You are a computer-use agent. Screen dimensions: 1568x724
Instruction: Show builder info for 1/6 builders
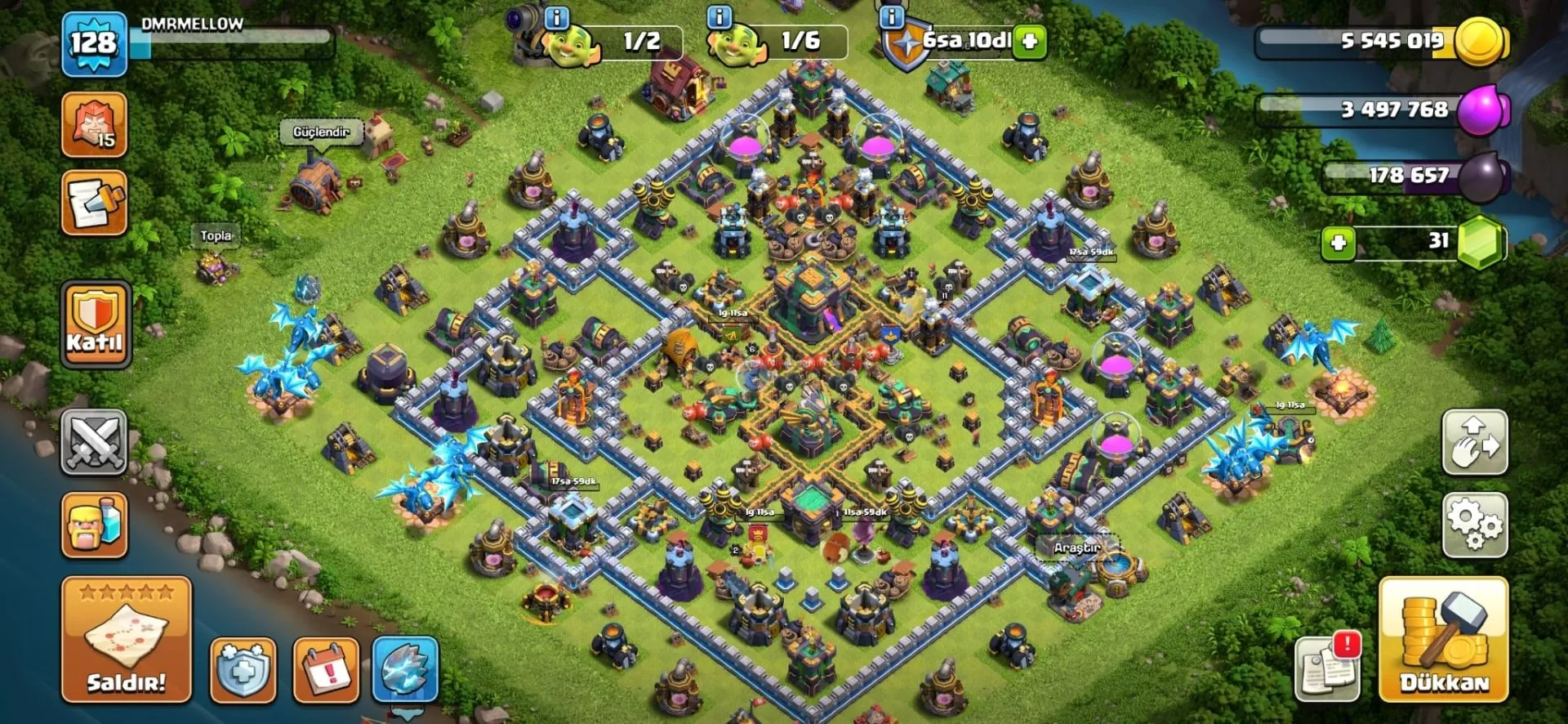pos(719,17)
